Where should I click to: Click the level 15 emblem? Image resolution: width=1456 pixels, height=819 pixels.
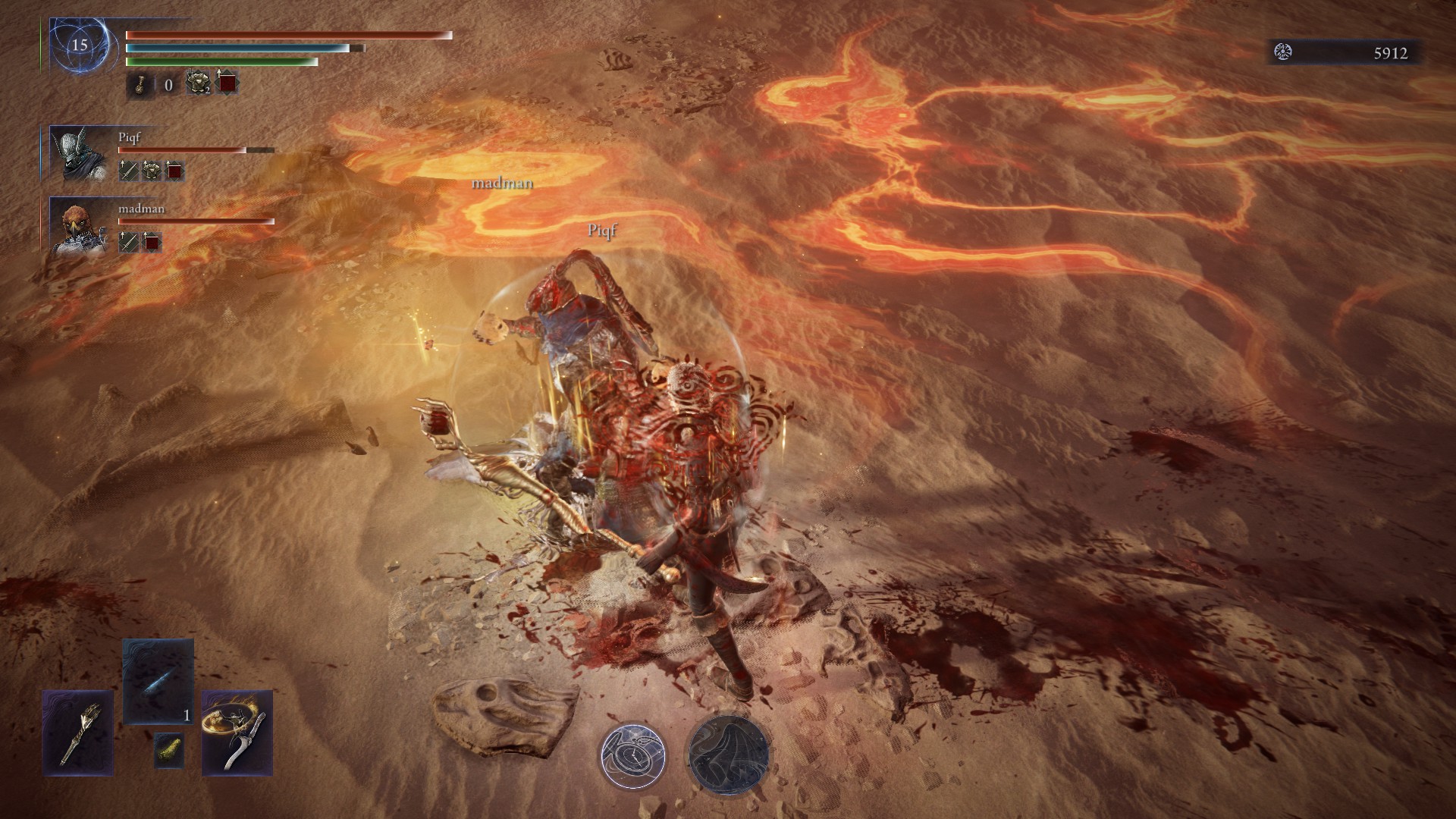tap(80, 45)
